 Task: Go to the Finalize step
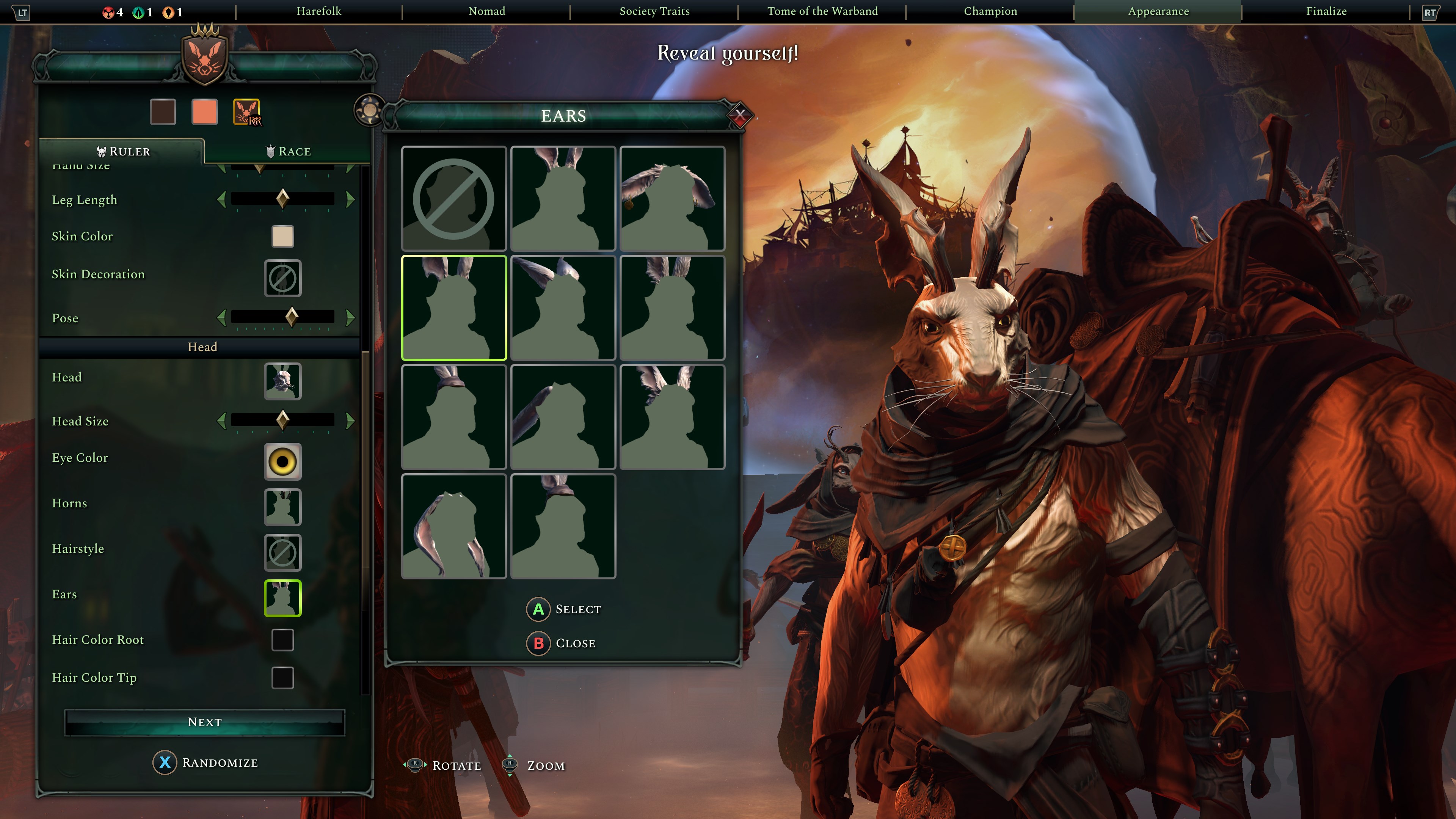[1326, 11]
